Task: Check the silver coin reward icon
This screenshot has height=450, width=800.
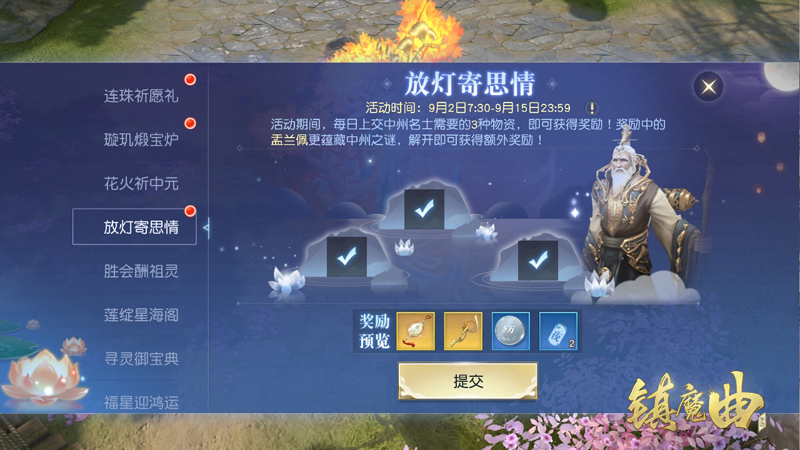Action: coord(511,331)
